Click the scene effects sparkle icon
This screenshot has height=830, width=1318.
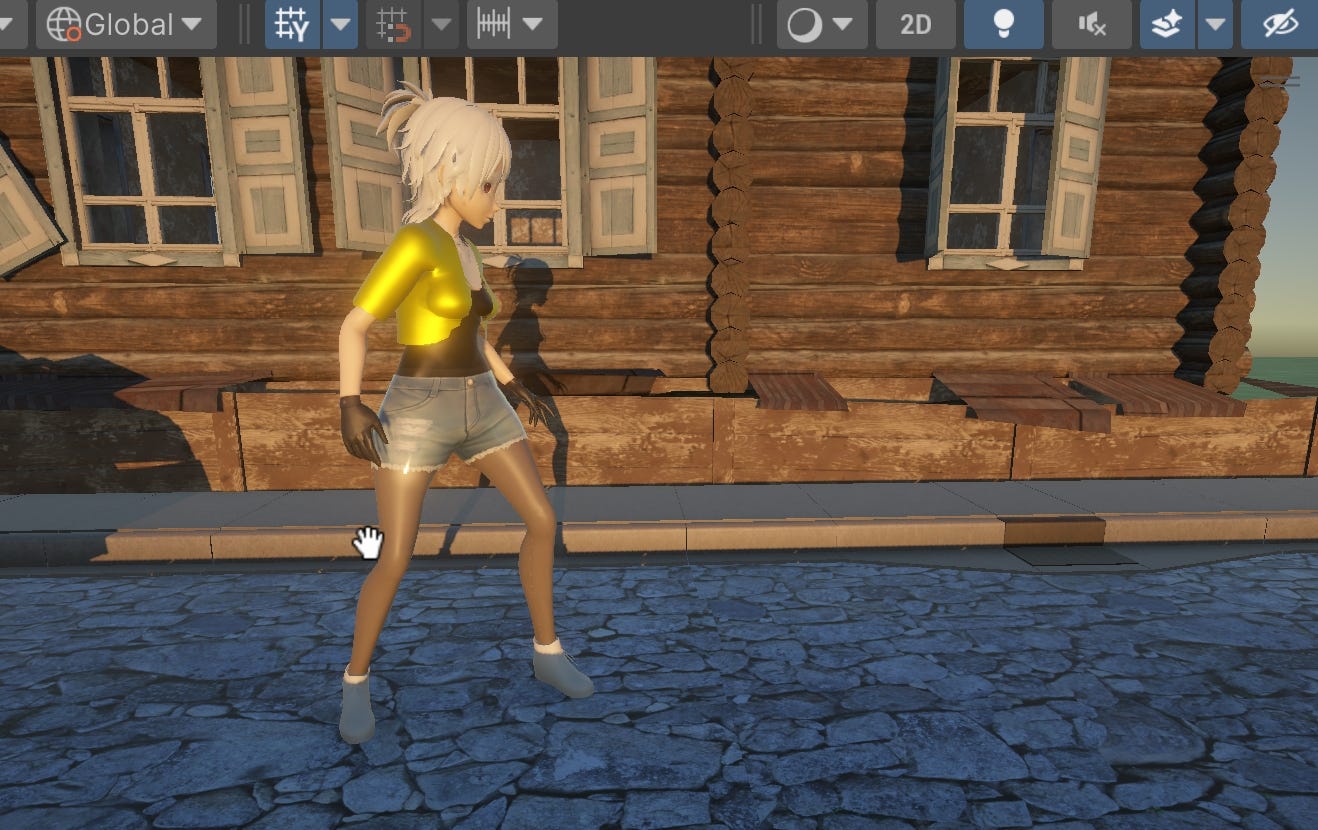pyautogui.click(x=1168, y=24)
